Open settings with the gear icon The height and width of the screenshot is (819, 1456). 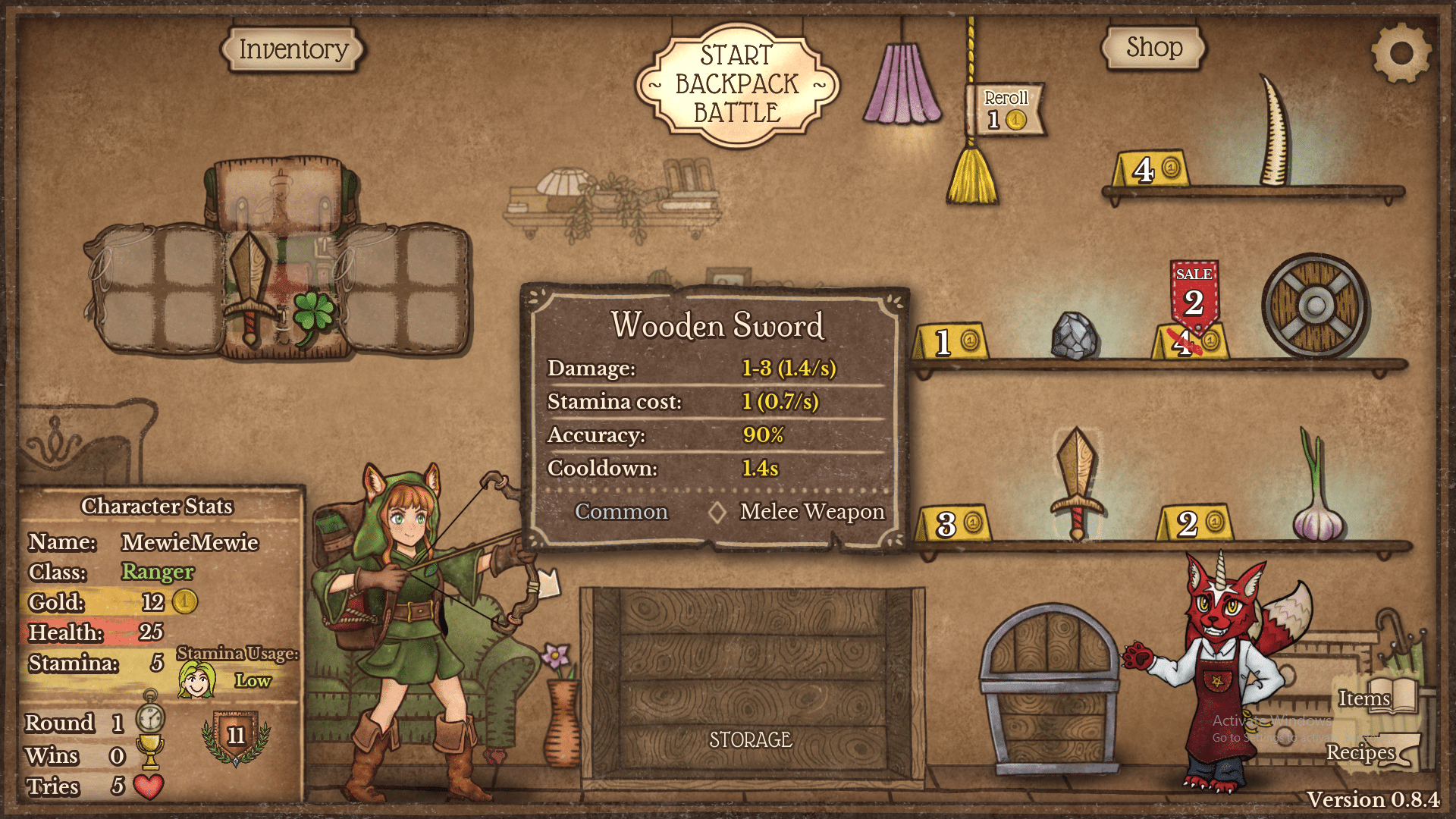[1401, 53]
